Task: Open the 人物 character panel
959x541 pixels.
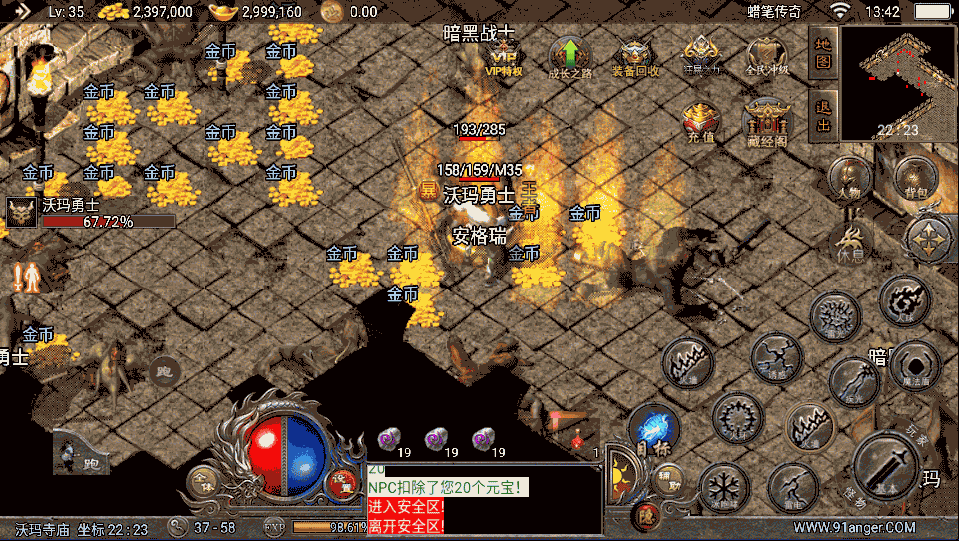Action: click(850, 177)
